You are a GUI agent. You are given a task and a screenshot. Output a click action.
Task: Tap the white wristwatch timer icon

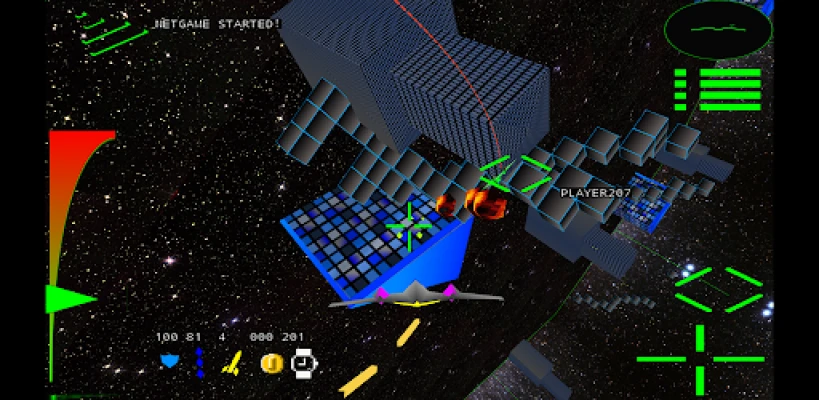point(303,363)
